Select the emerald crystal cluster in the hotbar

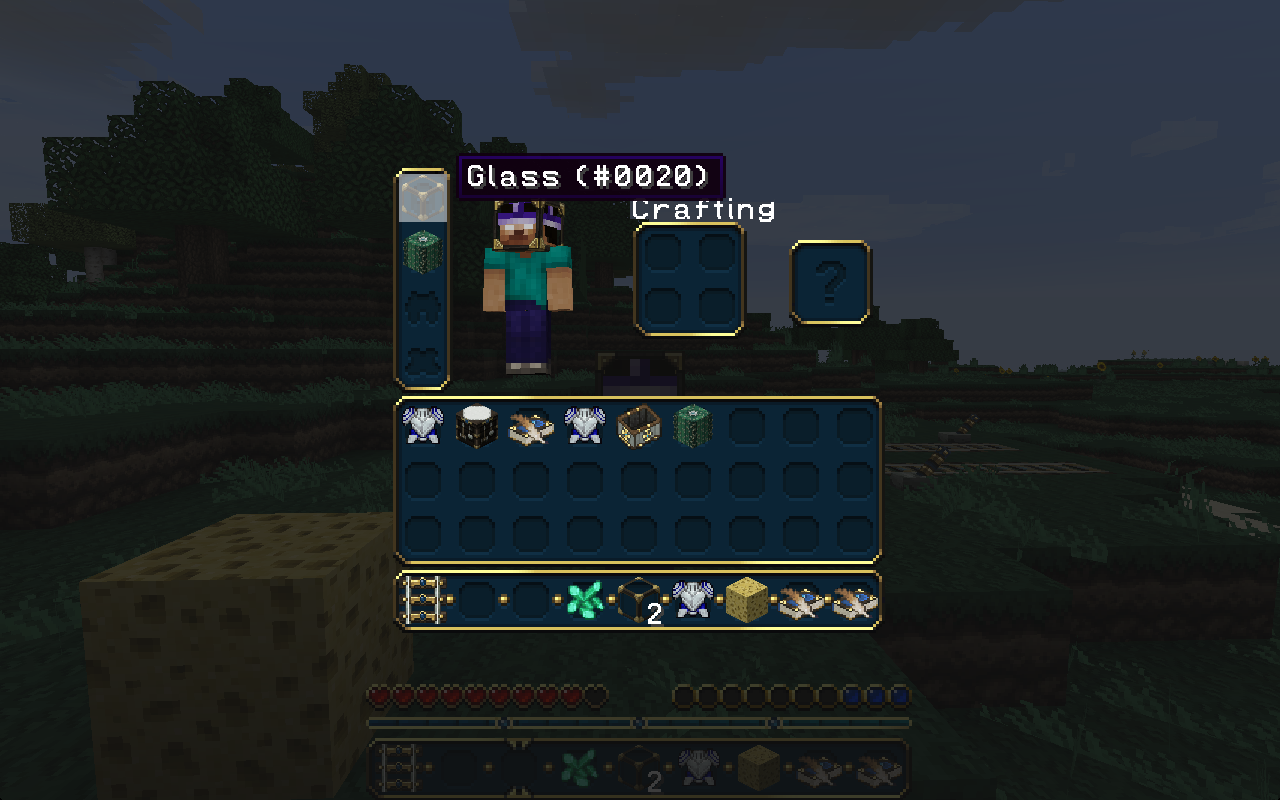(x=586, y=598)
